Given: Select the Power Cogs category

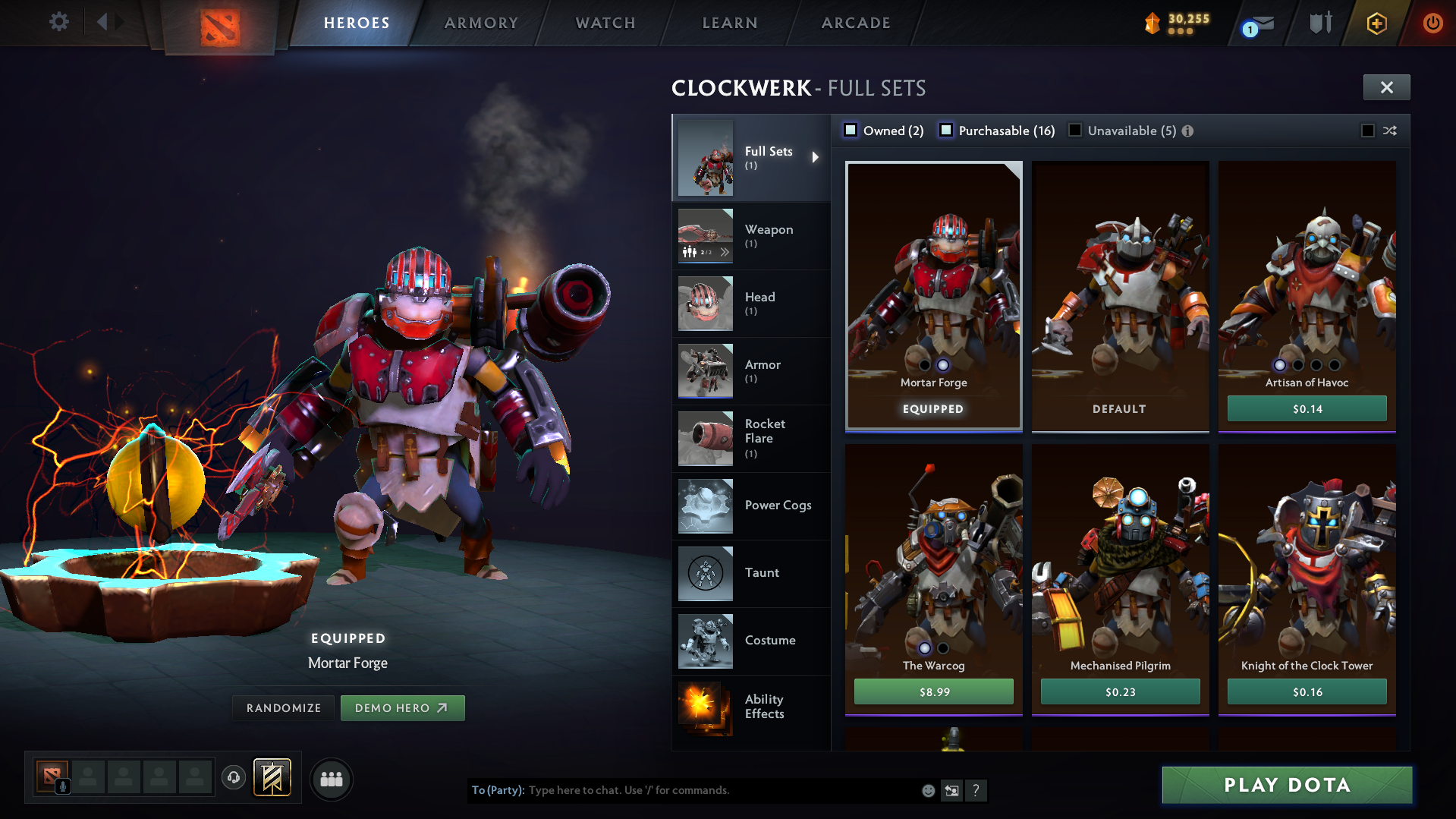Looking at the screenshot, I should (x=705, y=506).
